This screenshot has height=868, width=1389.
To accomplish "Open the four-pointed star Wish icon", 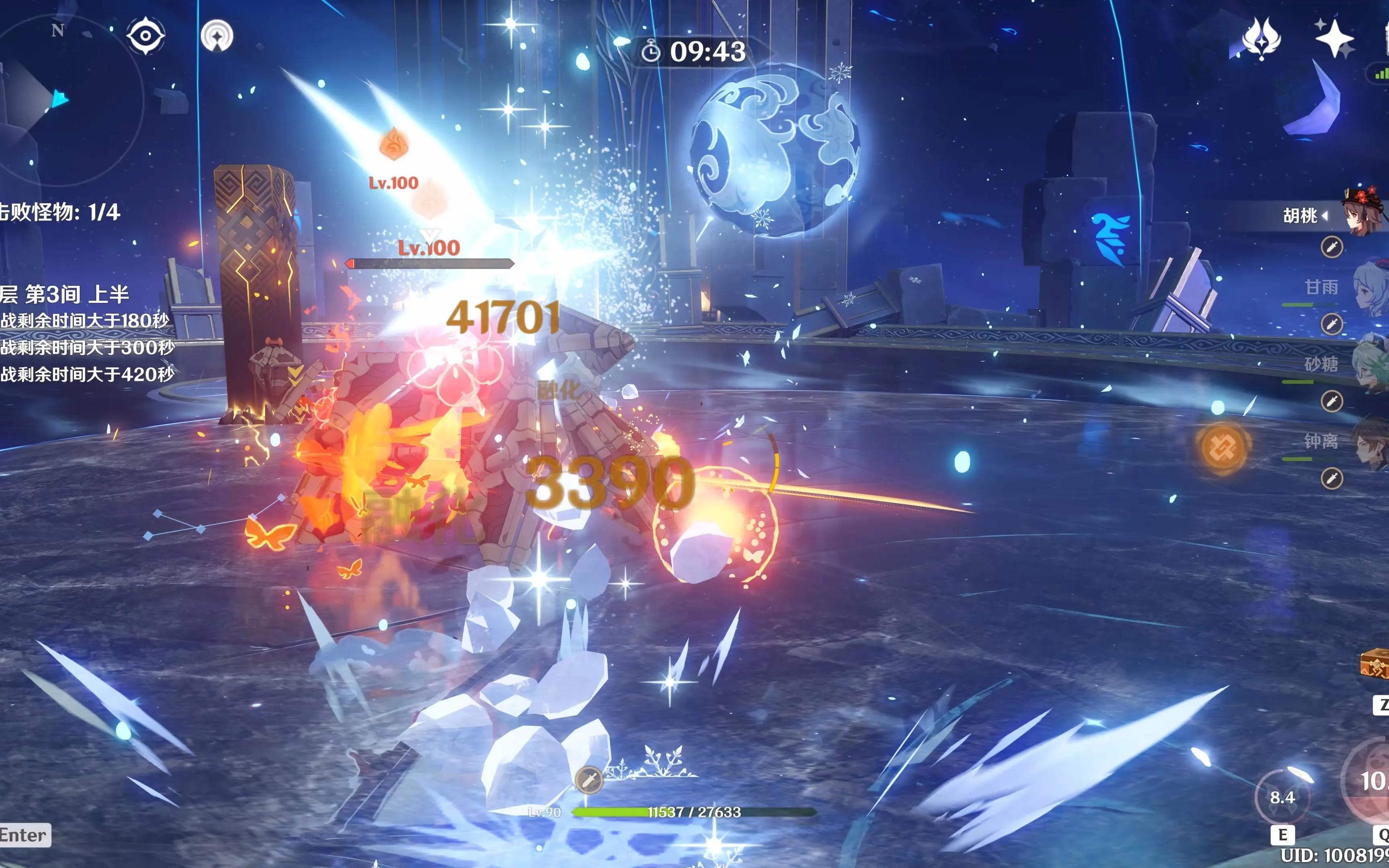I will 1334,39.
